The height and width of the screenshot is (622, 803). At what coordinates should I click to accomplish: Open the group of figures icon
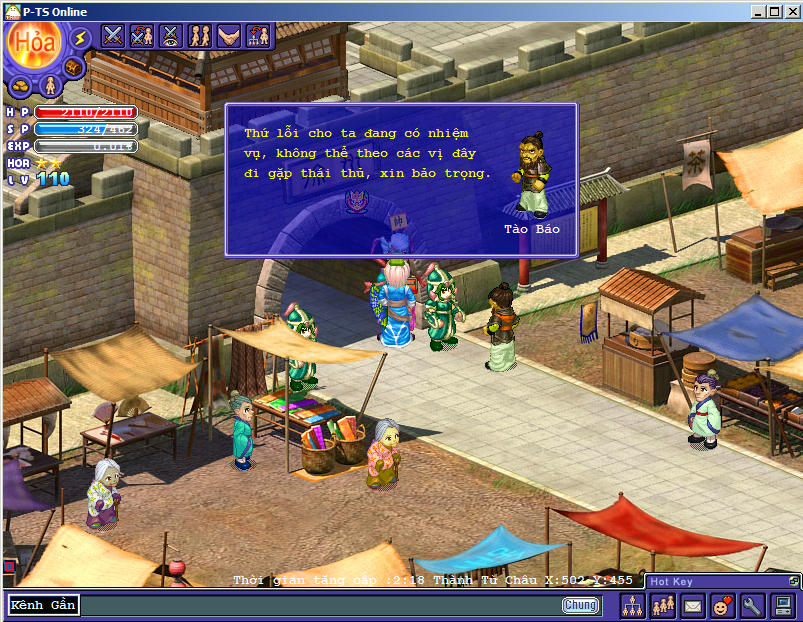pos(662,605)
